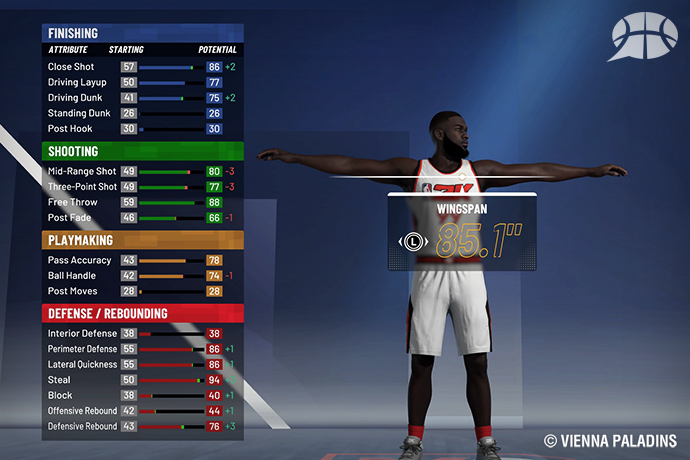690x460 pixels.
Task: Click the Steal attribute row
Action: [x=141, y=380]
